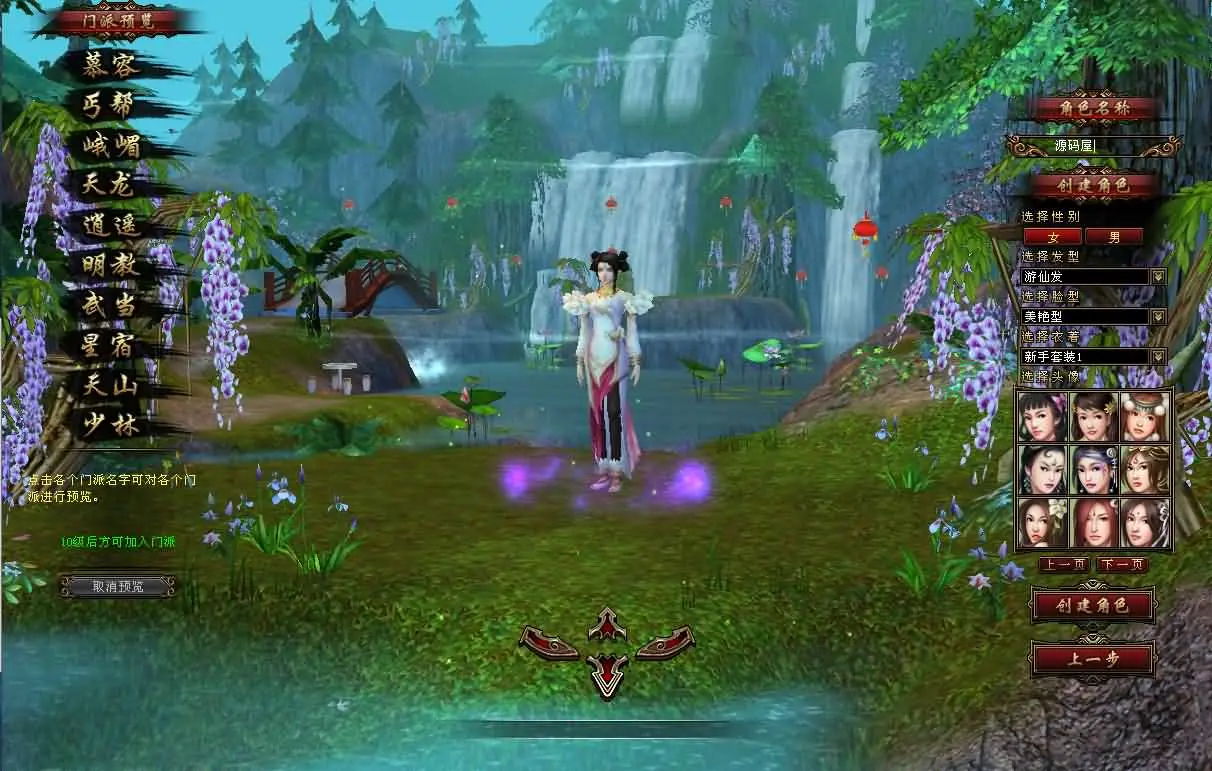Select the 少林 sect
This screenshot has width=1212, height=771.
111,425
